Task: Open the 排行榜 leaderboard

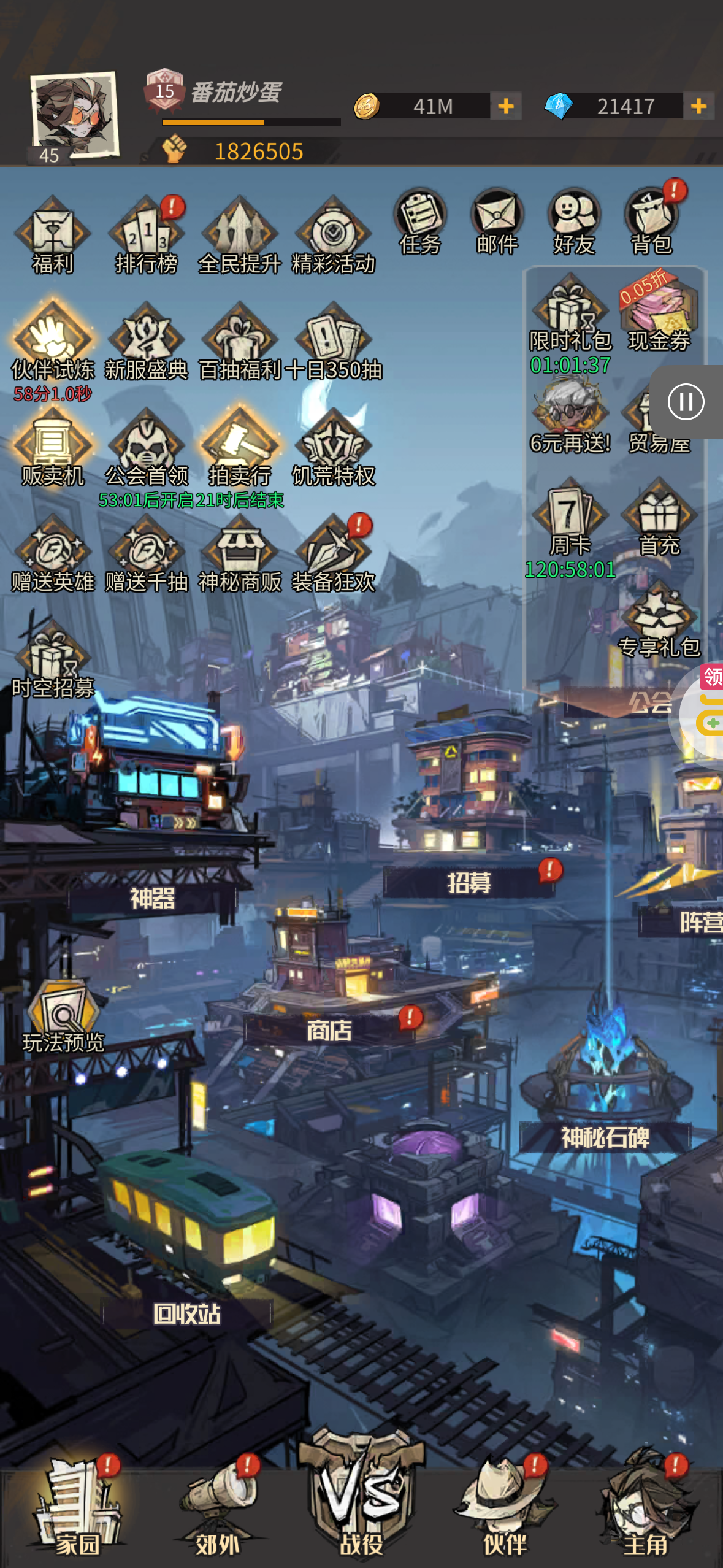Action: (146, 236)
